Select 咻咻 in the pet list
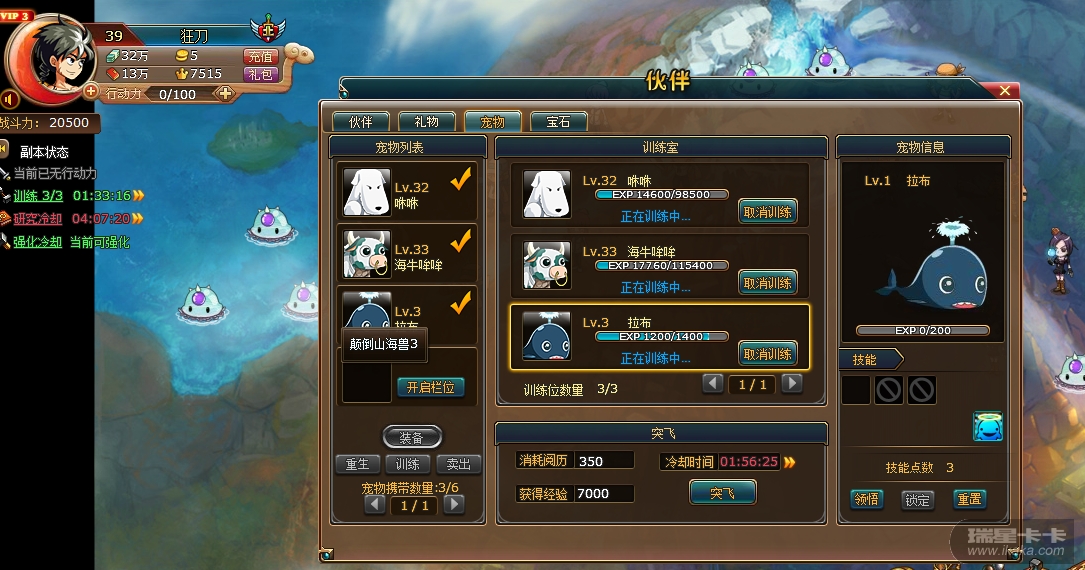The image size is (1085, 570). click(x=406, y=192)
